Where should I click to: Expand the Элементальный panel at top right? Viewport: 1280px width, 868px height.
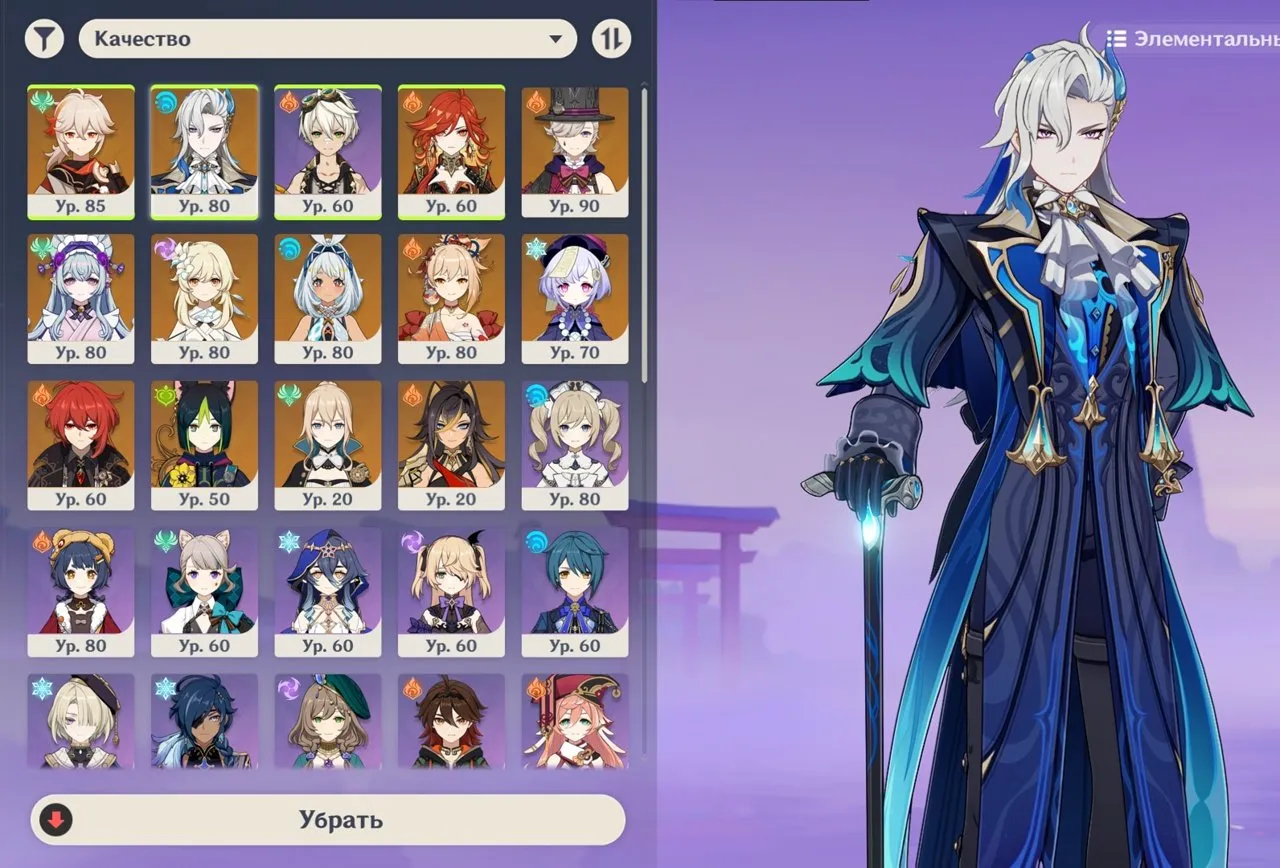pyautogui.click(x=1200, y=40)
